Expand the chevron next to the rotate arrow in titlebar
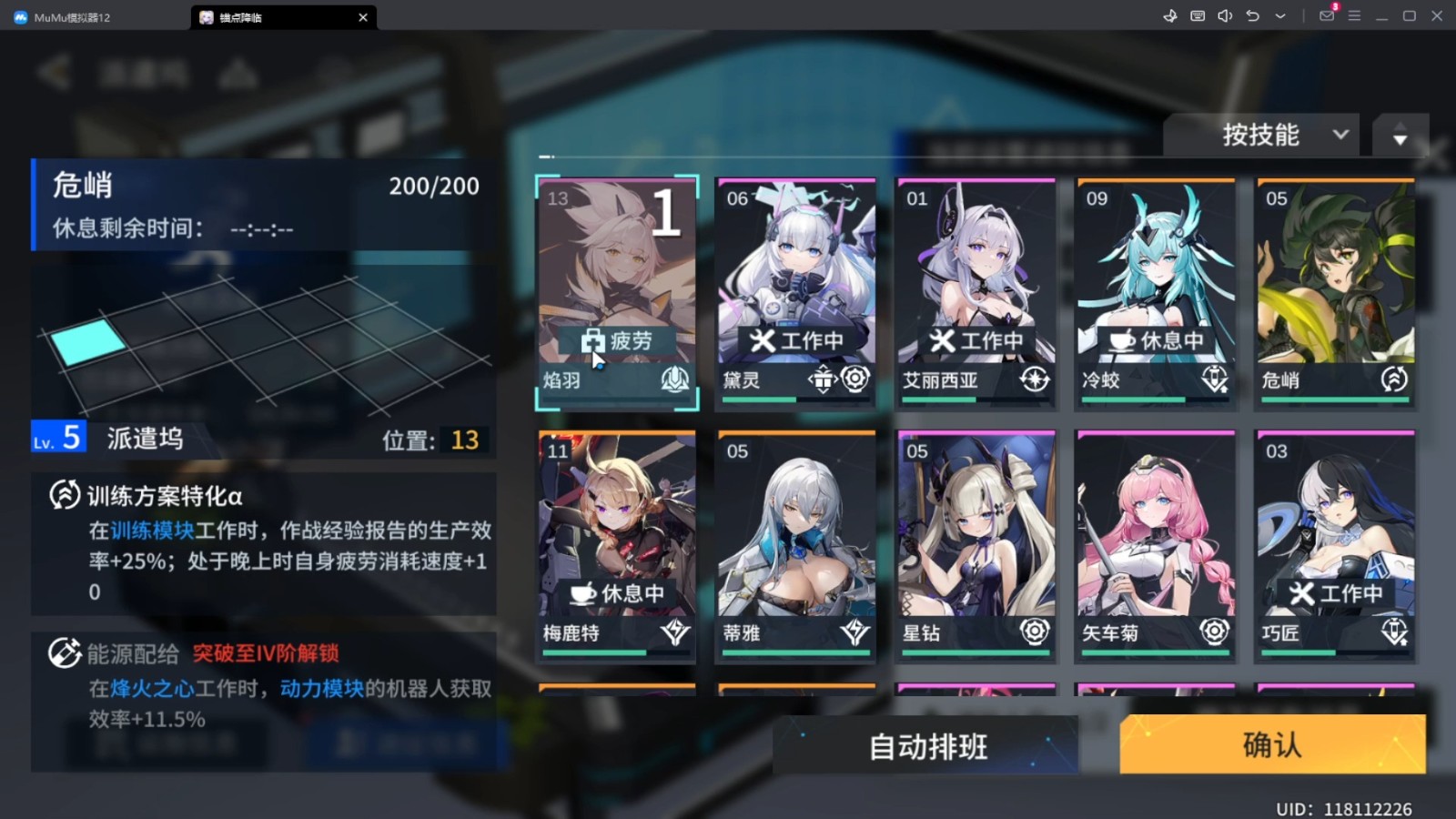The height and width of the screenshot is (819, 1456). [x=1280, y=16]
